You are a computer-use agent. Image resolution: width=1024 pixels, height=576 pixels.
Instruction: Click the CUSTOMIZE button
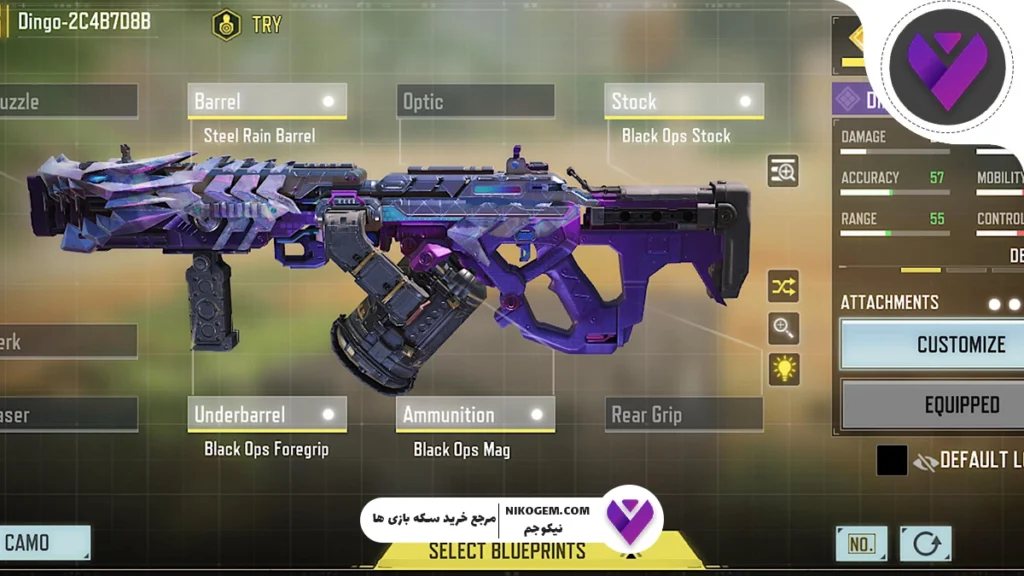(933, 344)
